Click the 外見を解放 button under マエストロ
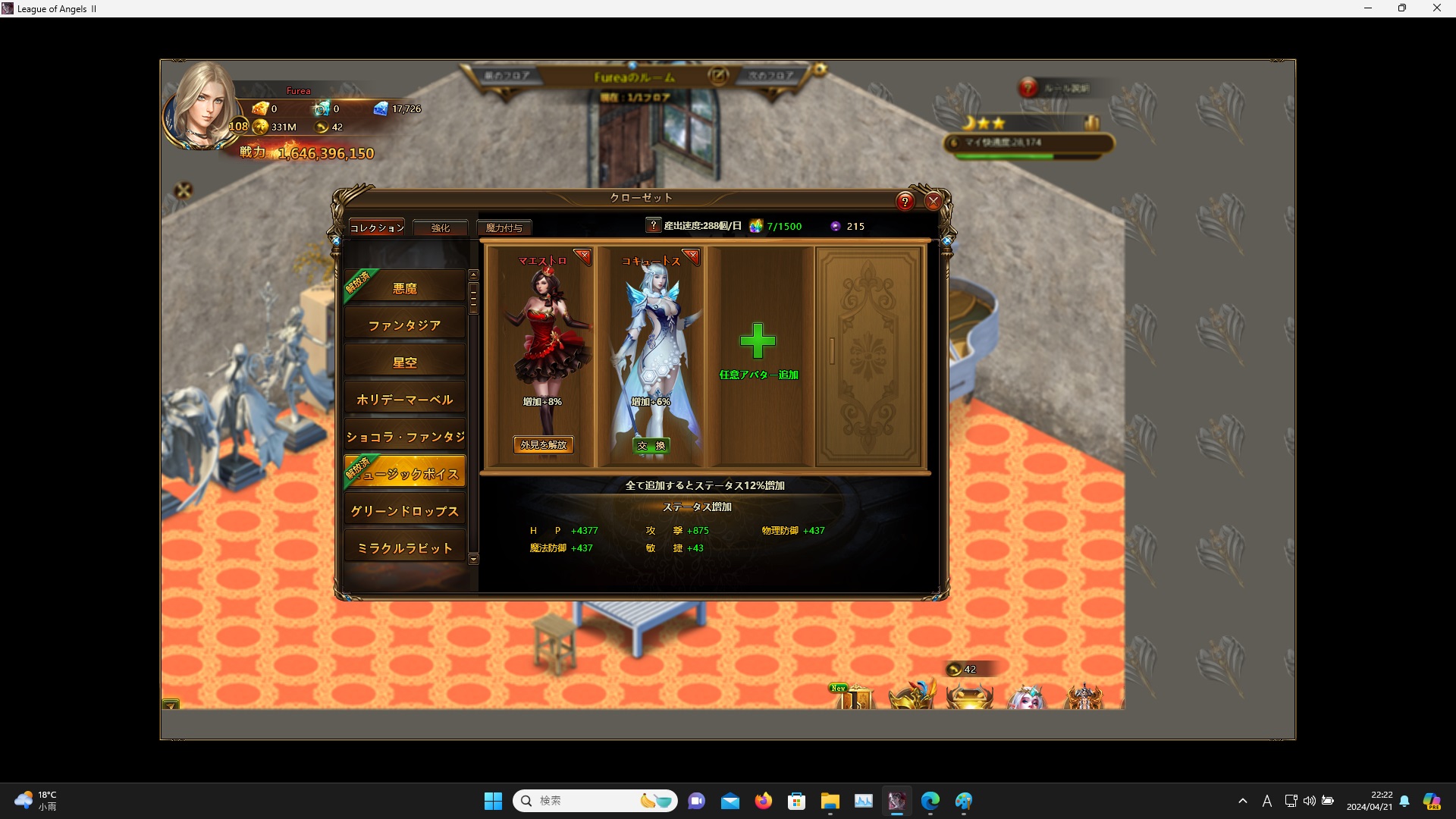 (544, 445)
